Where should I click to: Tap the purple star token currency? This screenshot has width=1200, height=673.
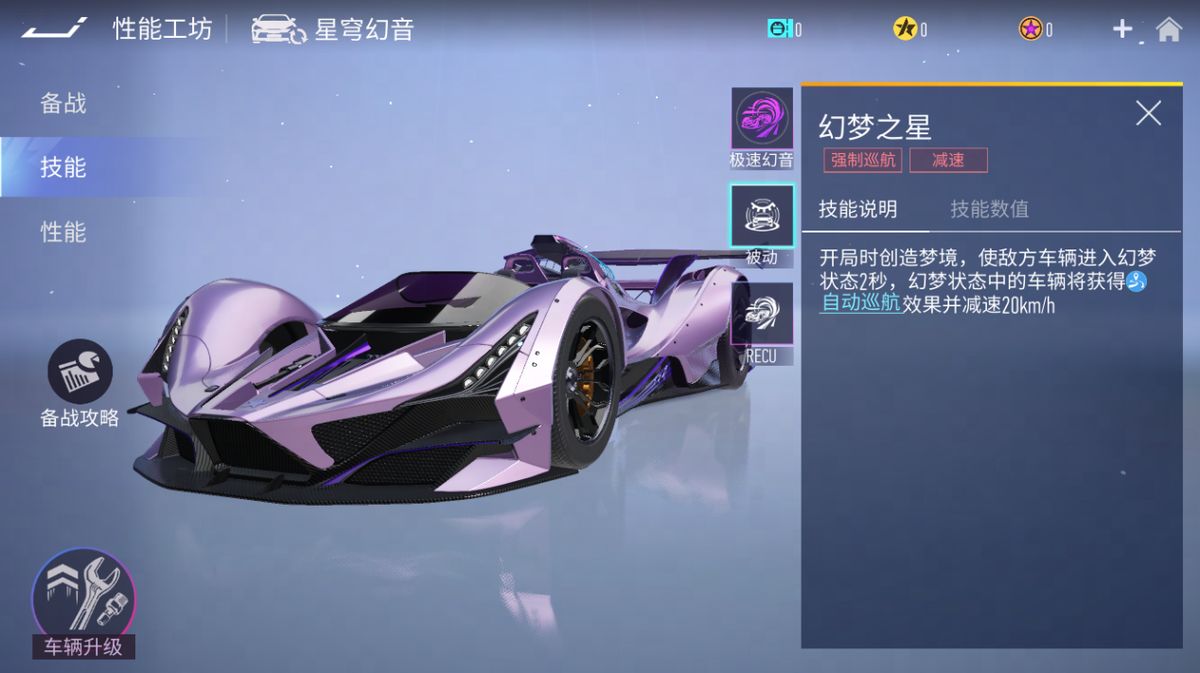click(x=1031, y=29)
